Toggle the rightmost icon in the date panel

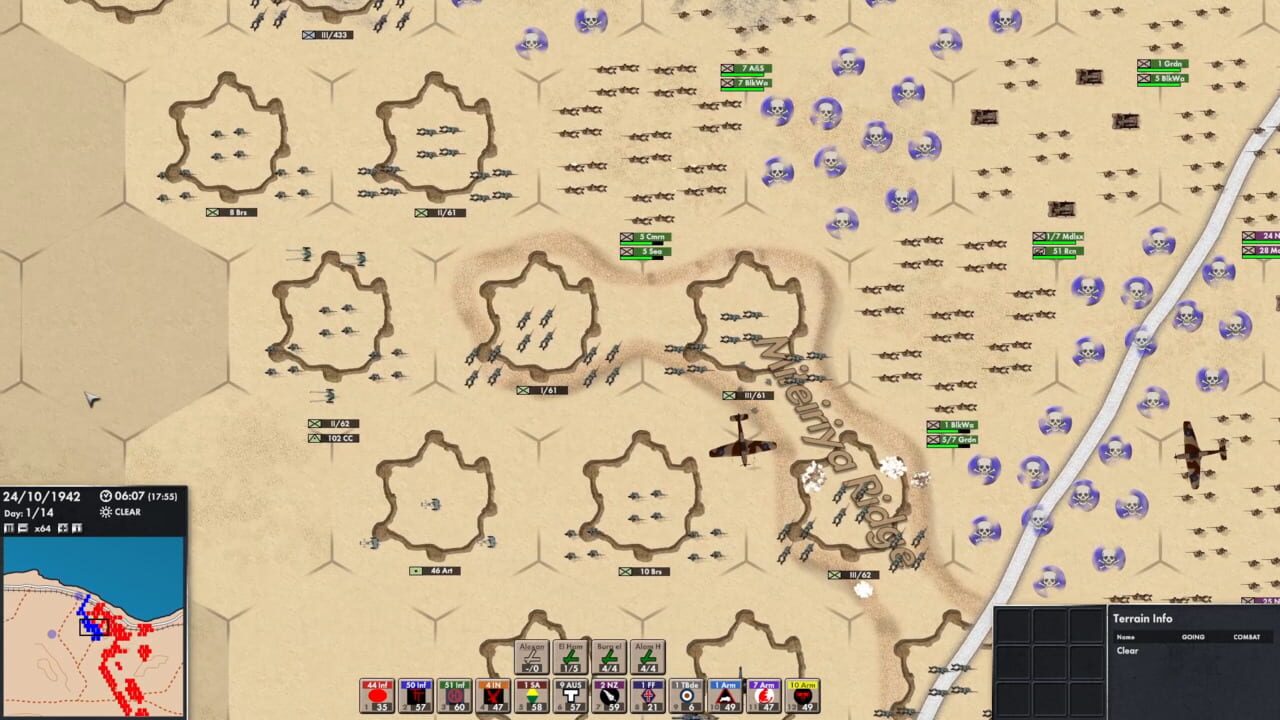(x=77, y=528)
